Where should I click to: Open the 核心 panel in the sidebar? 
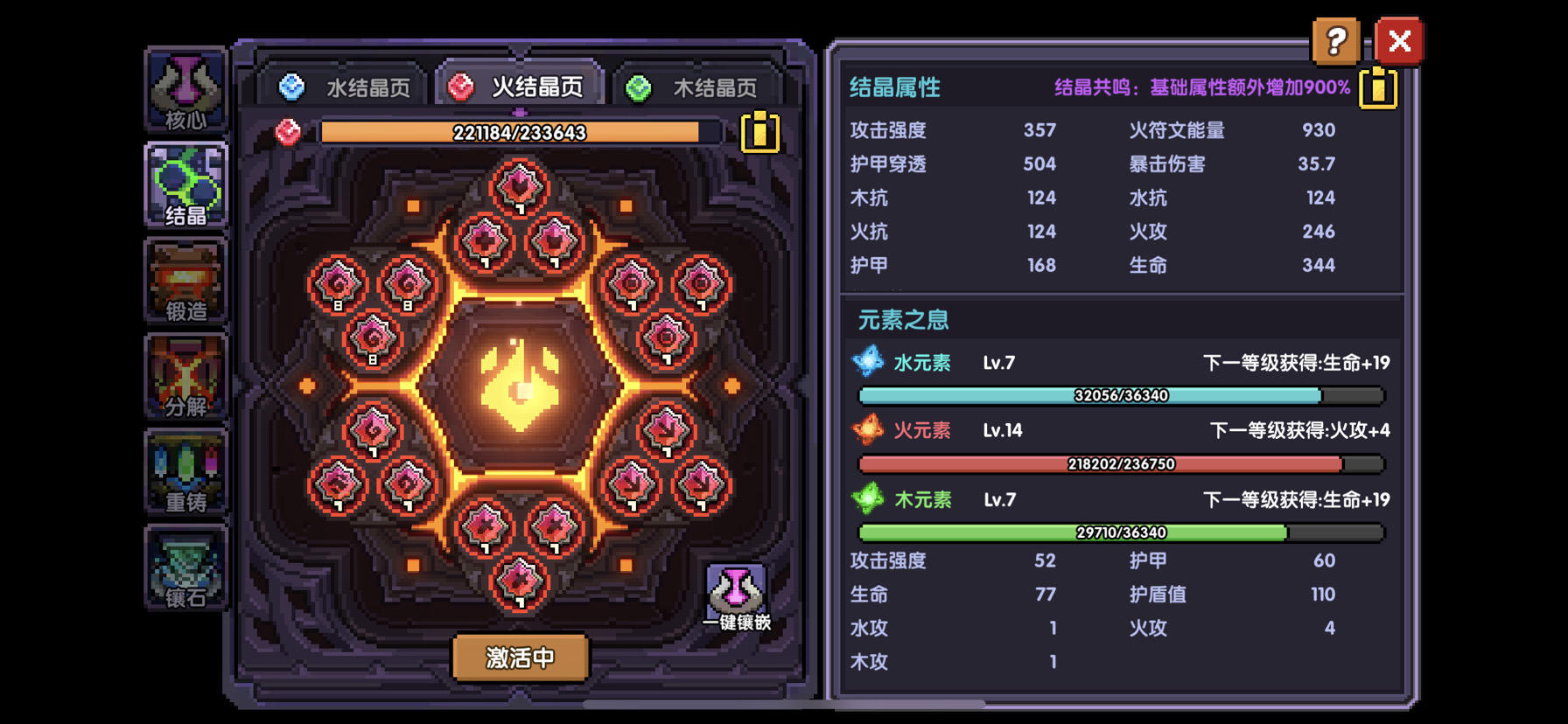click(186, 86)
